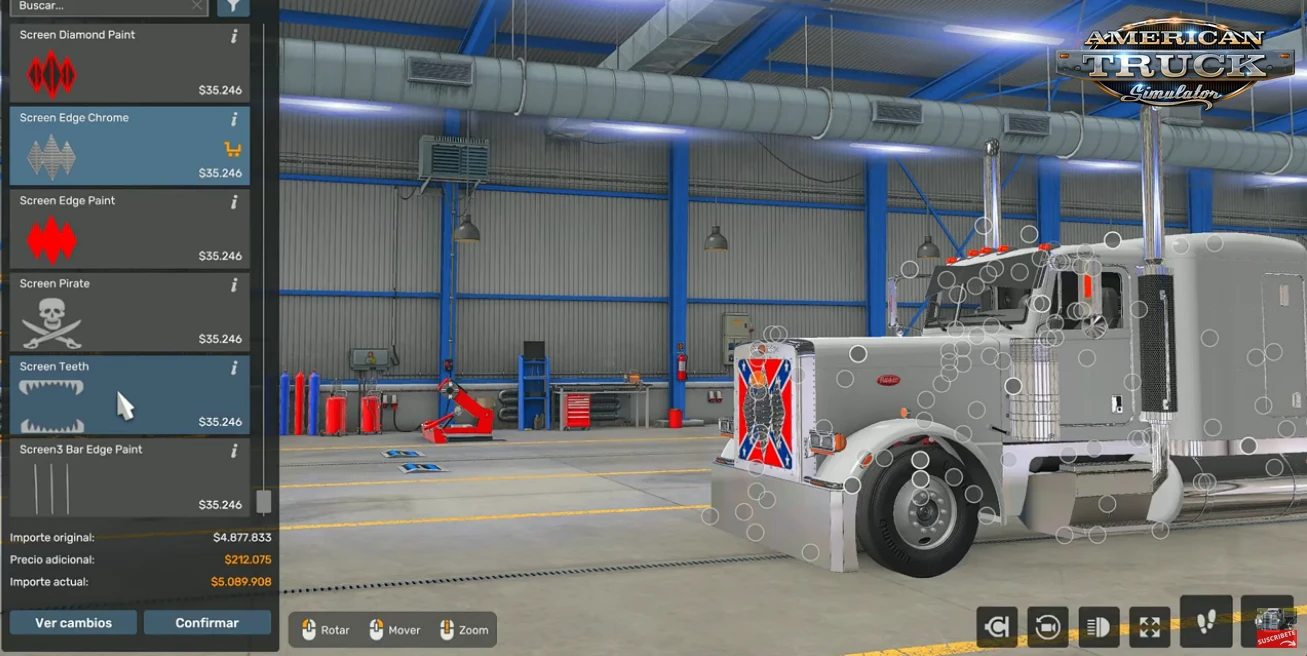Confirm the purchase with Confirmar
1307x656 pixels.
(x=207, y=623)
